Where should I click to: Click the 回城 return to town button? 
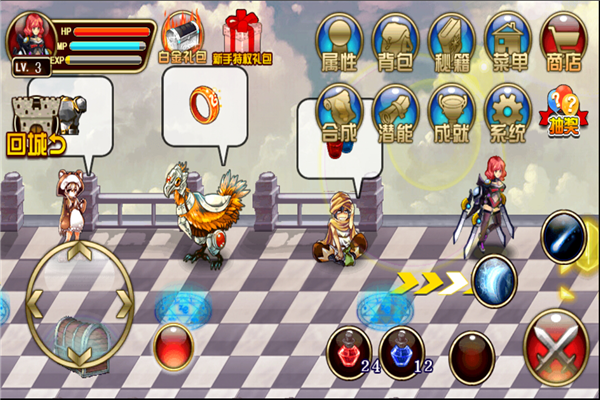[33, 125]
